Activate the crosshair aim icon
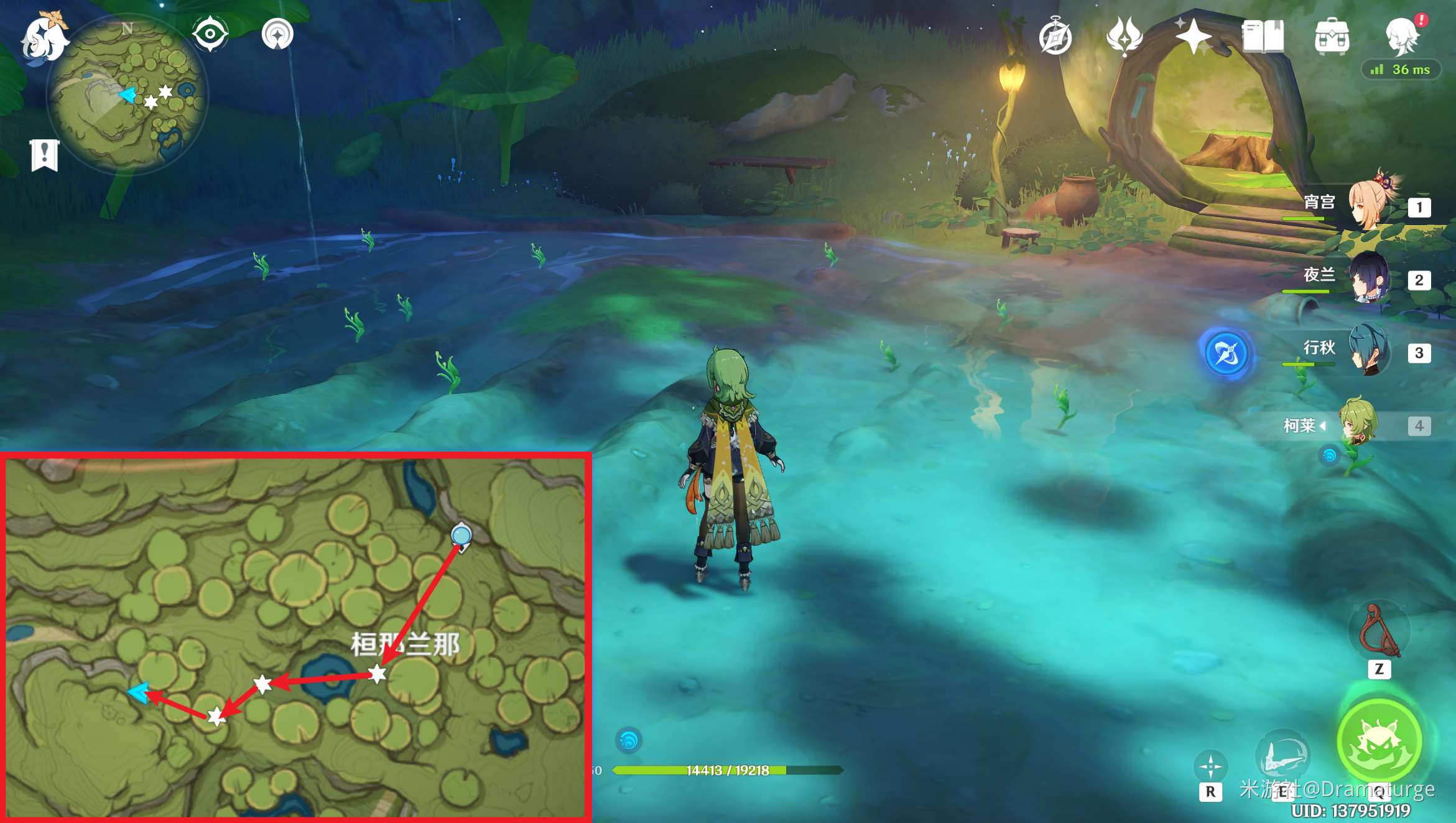Screen dimensions: 1456x823 point(1210,766)
